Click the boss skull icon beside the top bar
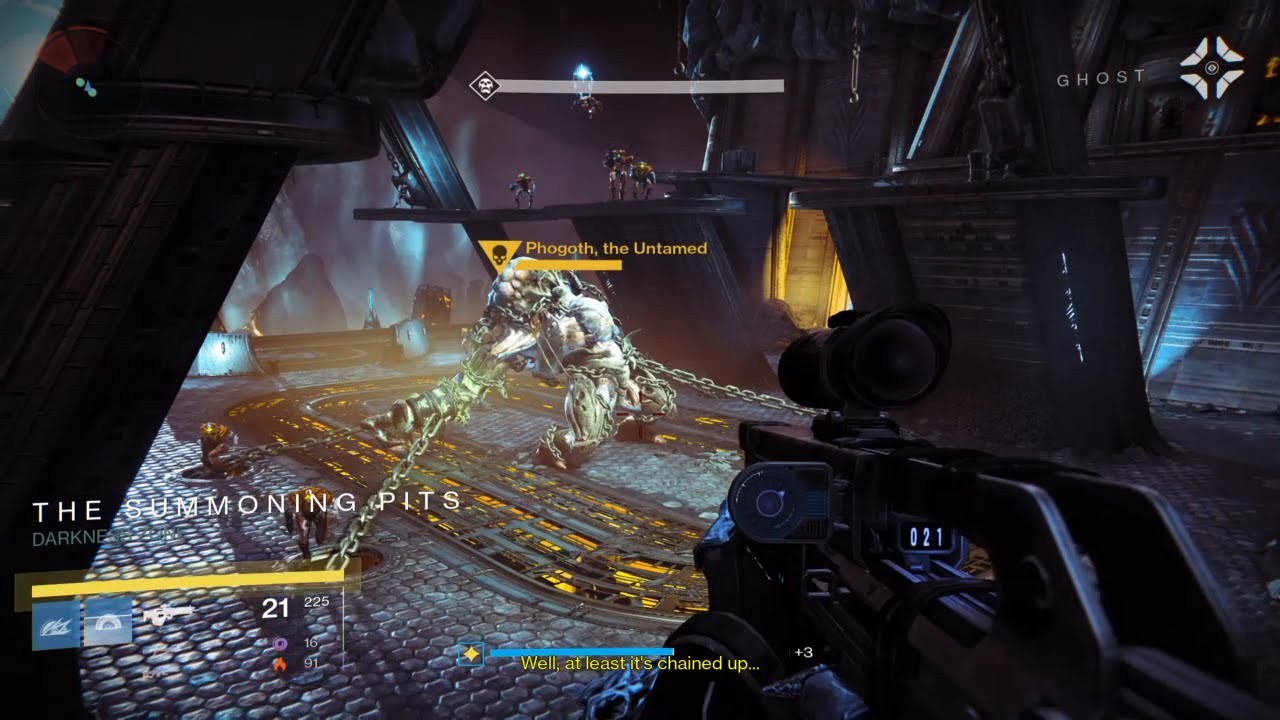The width and height of the screenshot is (1280, 720). 484,86
